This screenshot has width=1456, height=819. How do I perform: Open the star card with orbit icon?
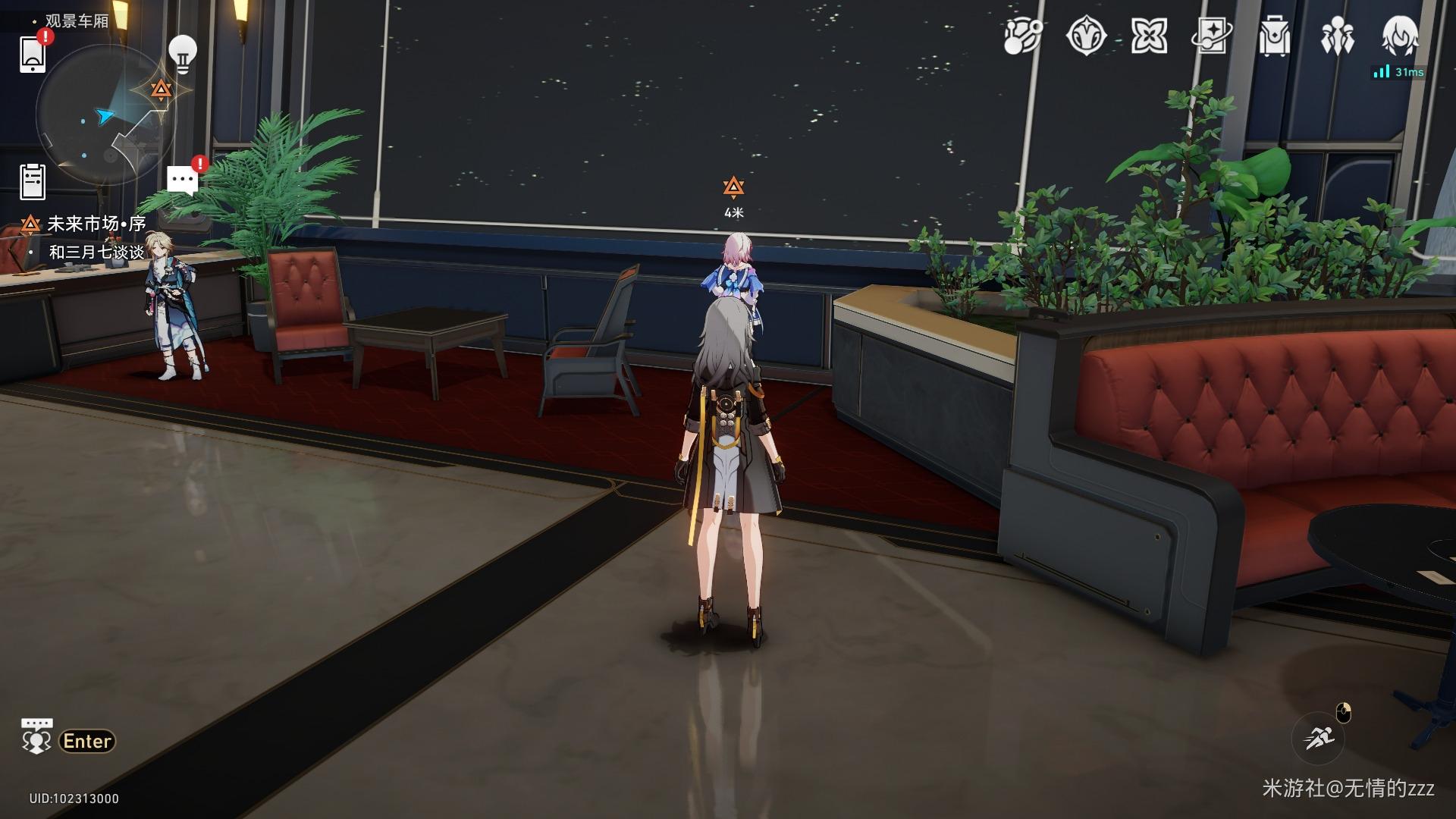[x=1211, y=36]
